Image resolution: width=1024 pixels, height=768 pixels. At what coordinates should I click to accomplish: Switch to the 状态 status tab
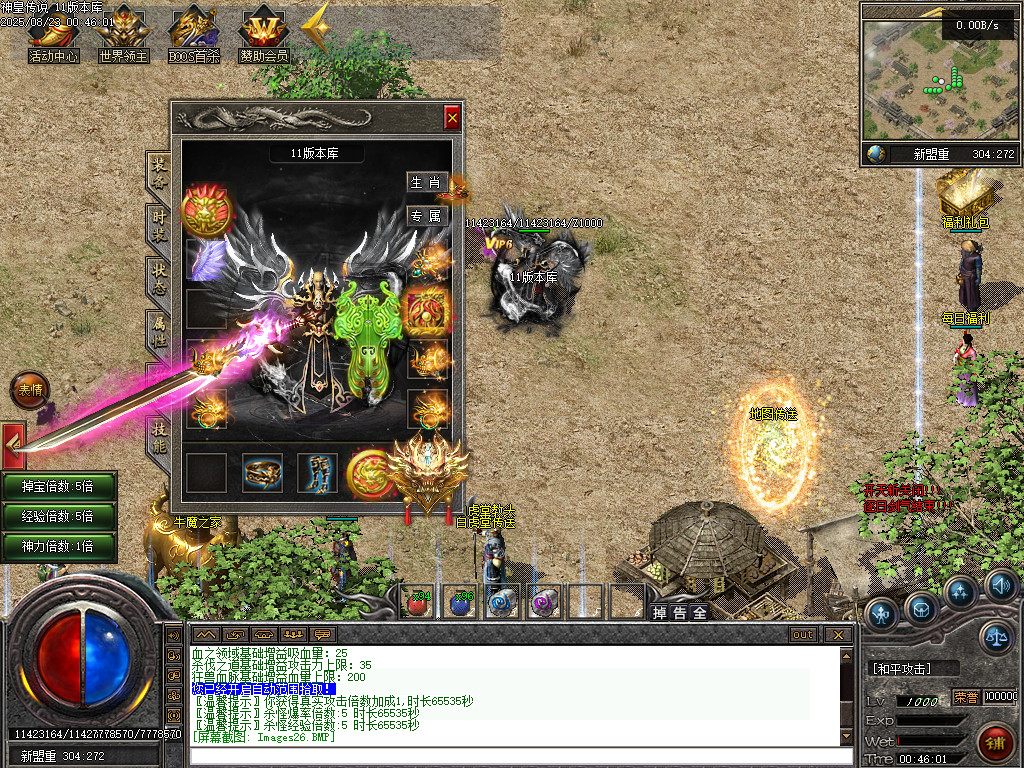(158, 277)
